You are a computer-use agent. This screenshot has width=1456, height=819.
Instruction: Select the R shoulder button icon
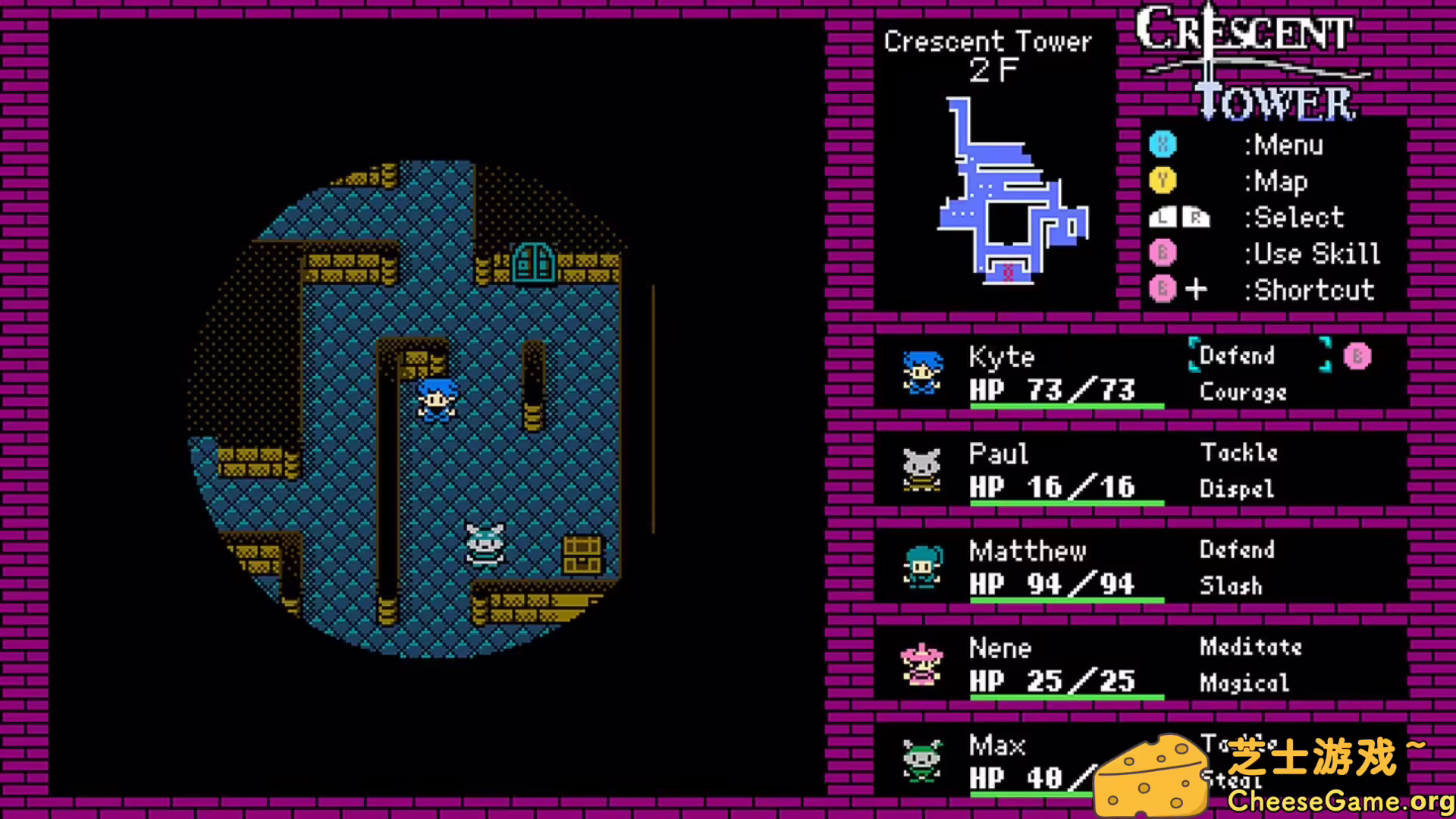pos(1195,218)
